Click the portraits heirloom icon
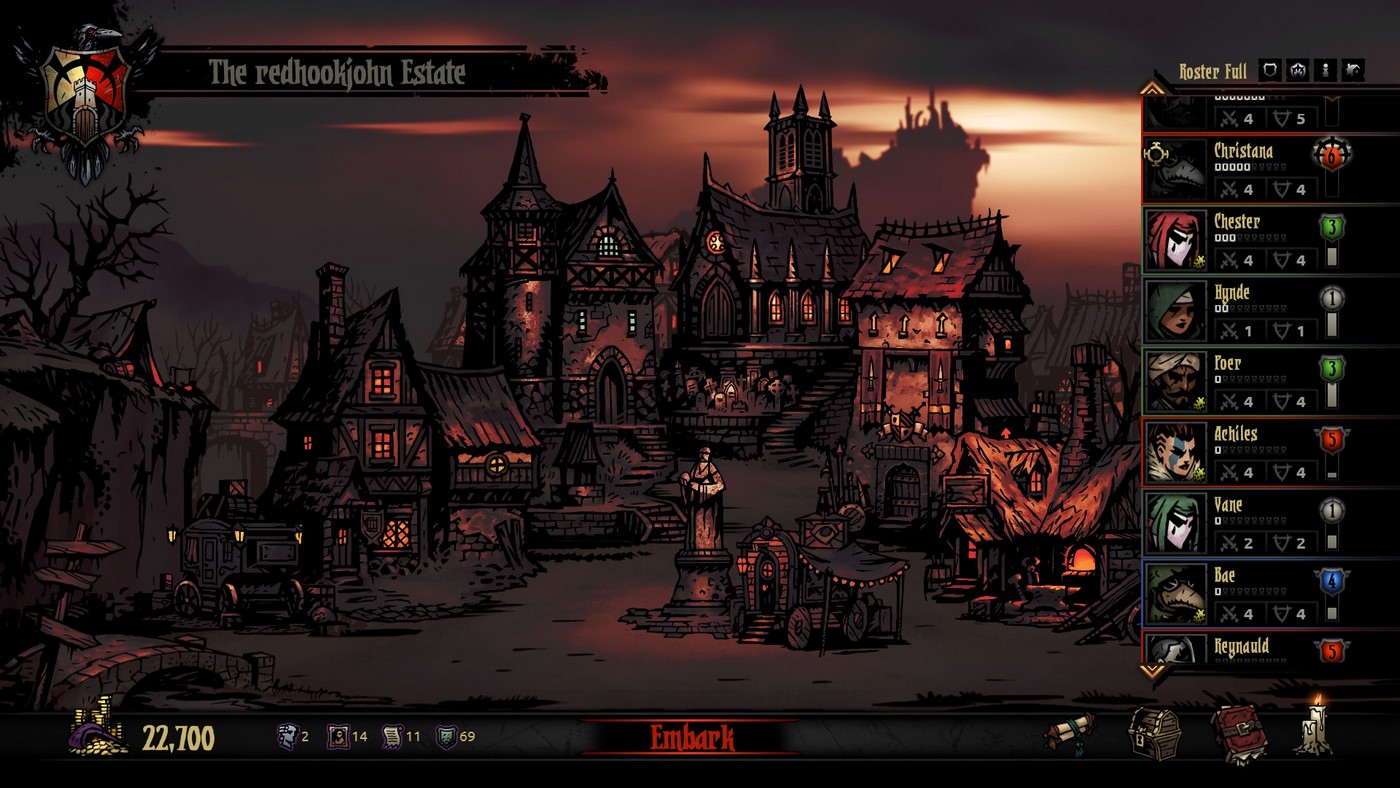This screenshot has width=1400, height=788. click(x=337, y=738)
